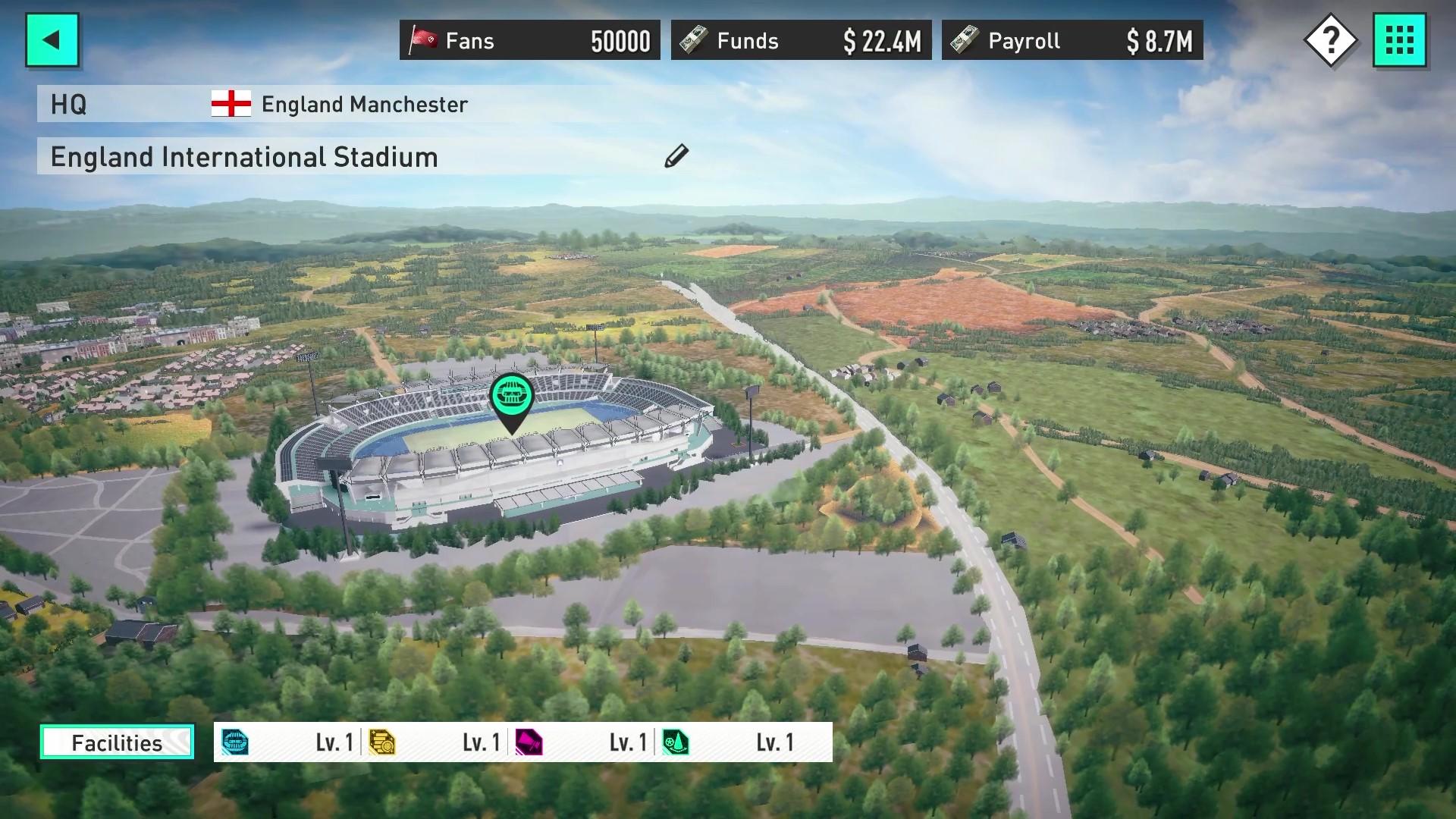
Task: Open the grid menu icon top right
Action: click(x=1401, y=39)
